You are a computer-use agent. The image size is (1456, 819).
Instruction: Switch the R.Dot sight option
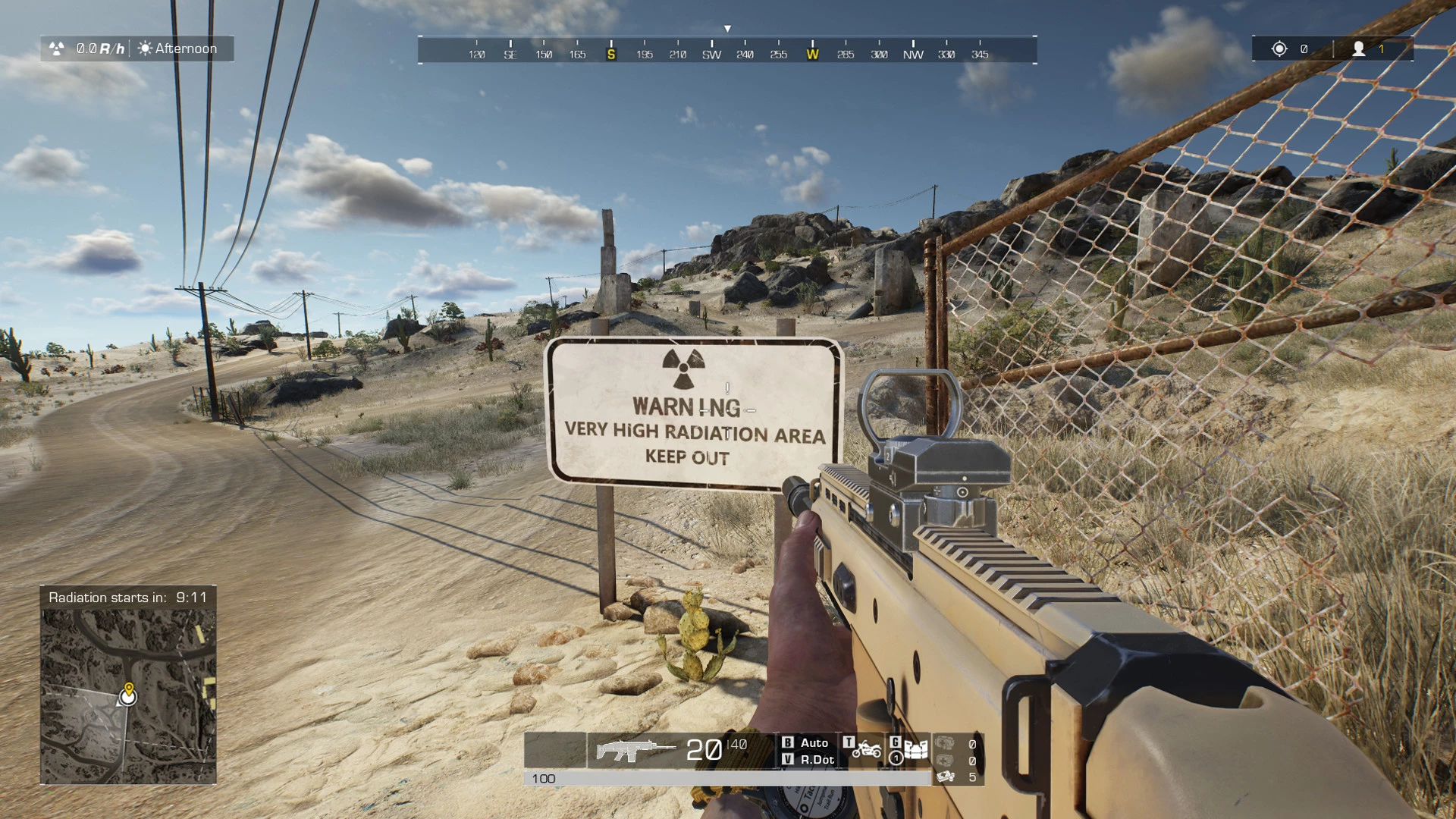coord(817,759)
